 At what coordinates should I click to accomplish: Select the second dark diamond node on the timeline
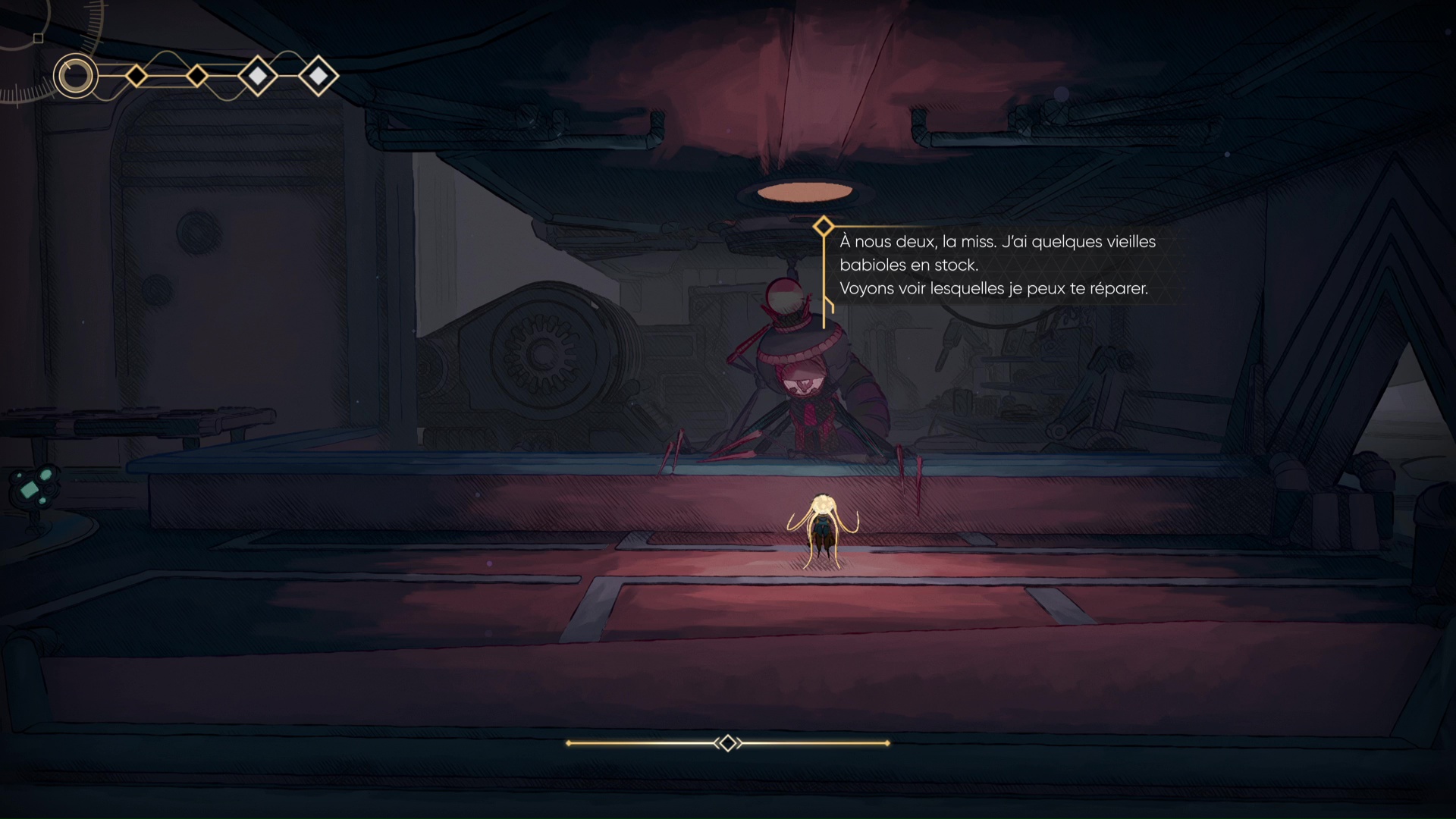click(x=199, y=76)
